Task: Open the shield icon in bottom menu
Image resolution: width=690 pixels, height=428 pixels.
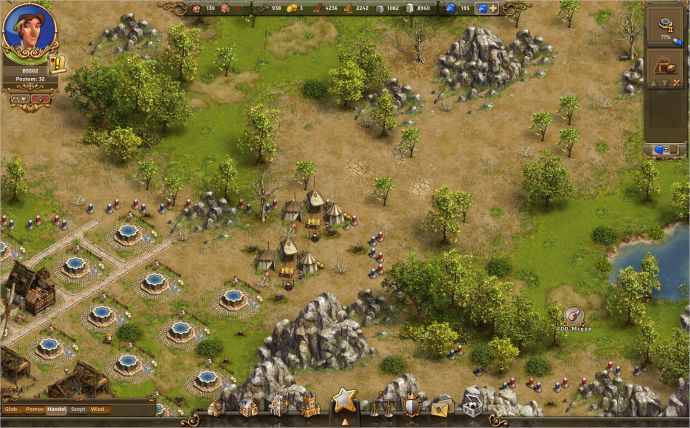Action: (411, 406)
